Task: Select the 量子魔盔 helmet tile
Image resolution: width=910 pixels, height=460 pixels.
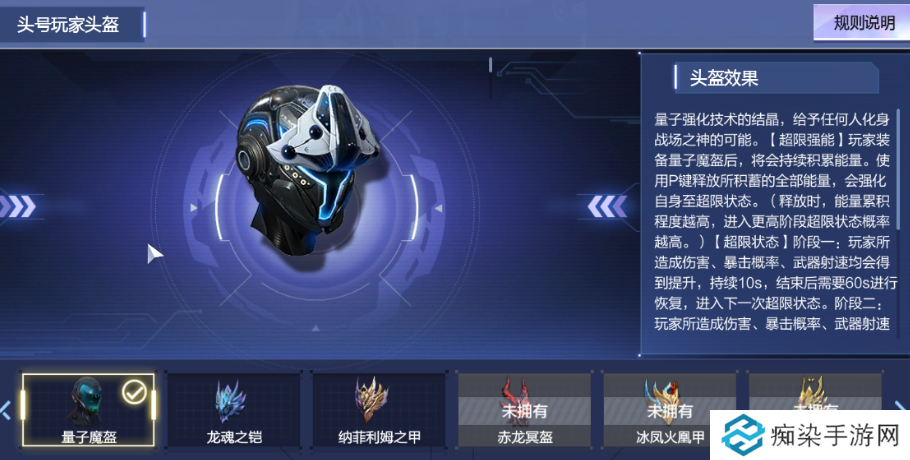Action: (88, 409)
